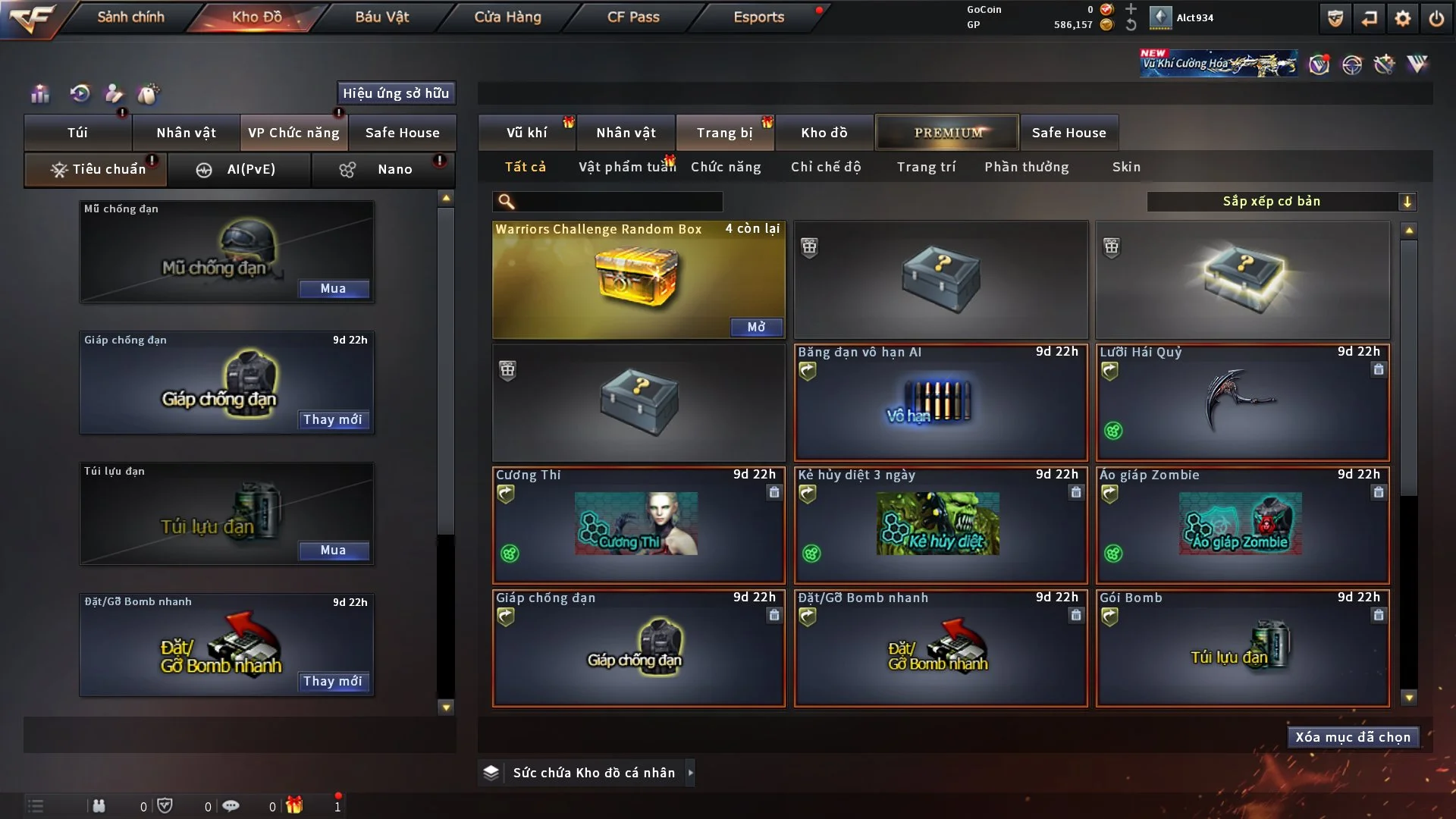
Task: Choose the Skin filter category
Action: 1126,167
